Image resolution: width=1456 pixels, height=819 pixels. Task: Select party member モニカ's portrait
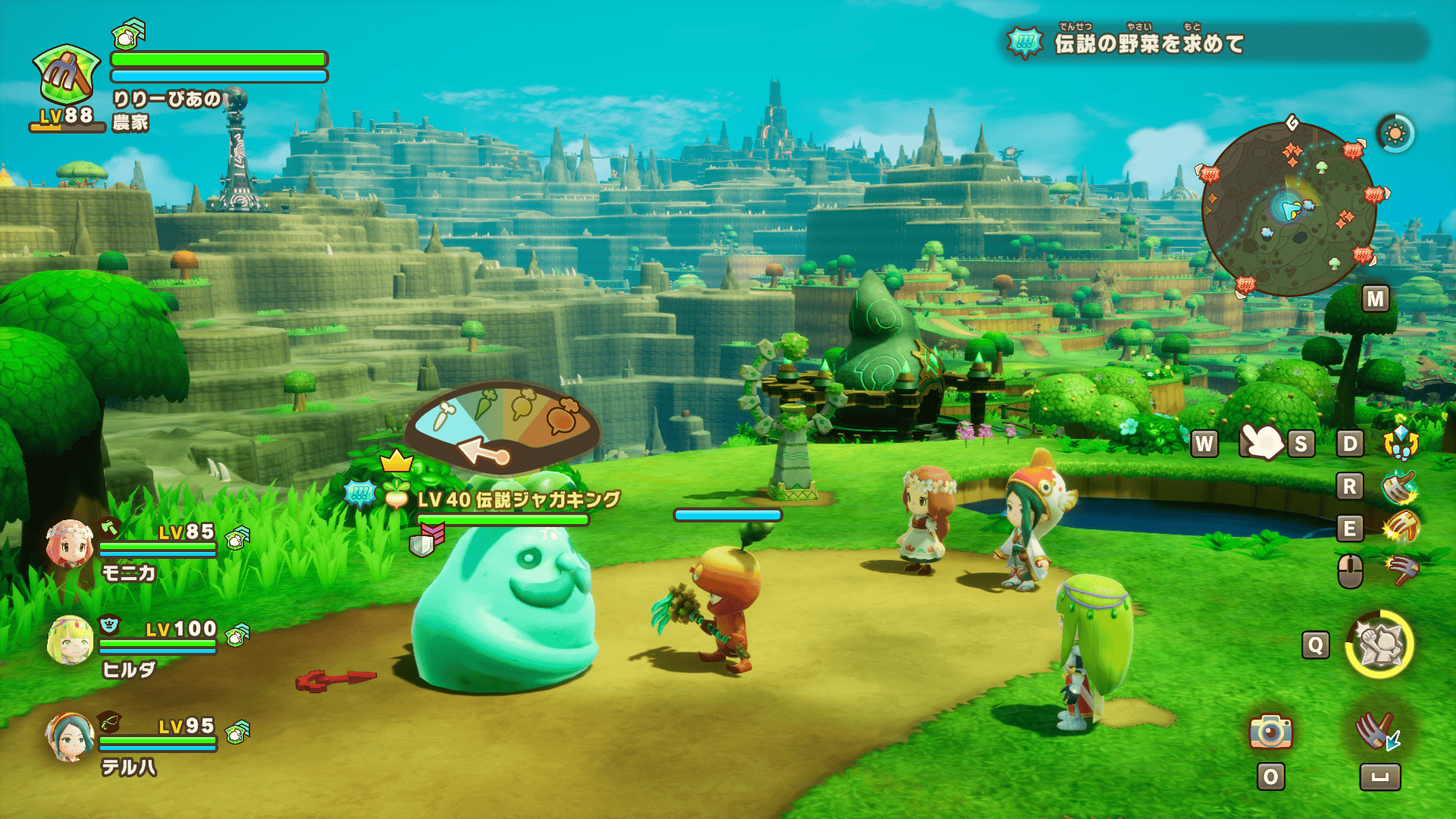(x=69, y=544)
